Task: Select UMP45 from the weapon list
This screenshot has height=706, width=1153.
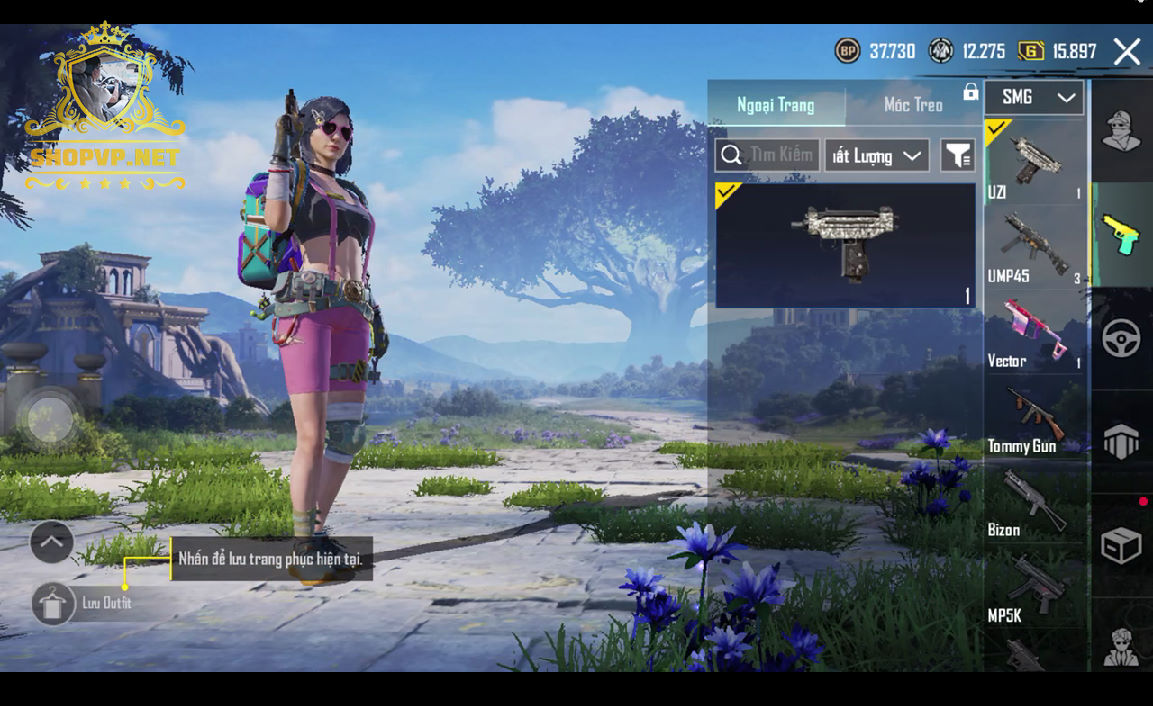Action: (x=1034, y=248)
